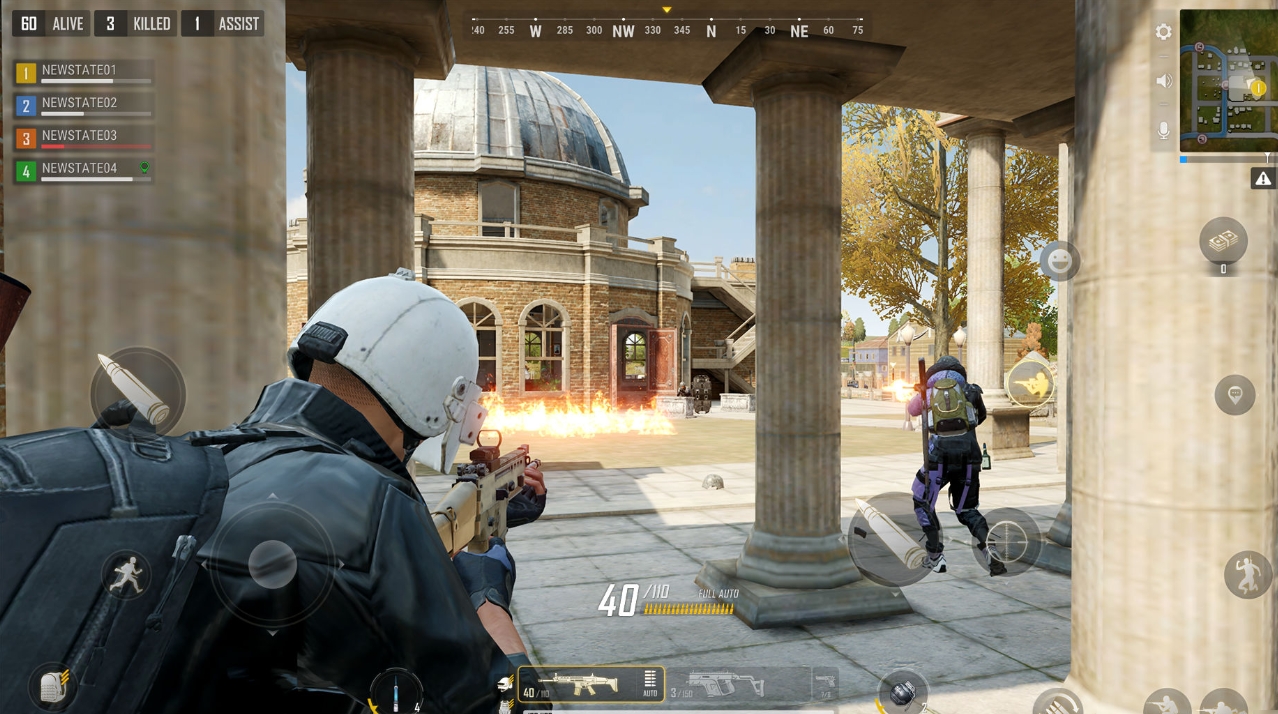Image resolution: width=1278 pixels, height=714 pixels.
Task: Open the settings gear menu
Action: point(1163,32)
